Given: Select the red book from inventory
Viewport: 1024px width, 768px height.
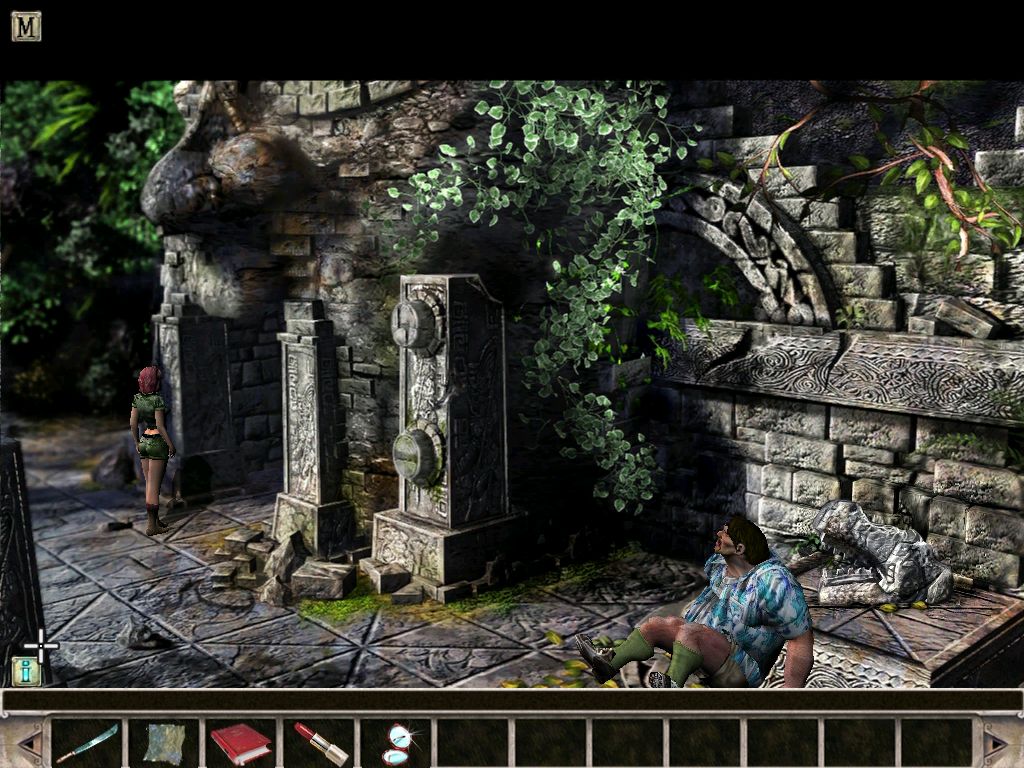Looking at the screenshot, I should point(240,743).
